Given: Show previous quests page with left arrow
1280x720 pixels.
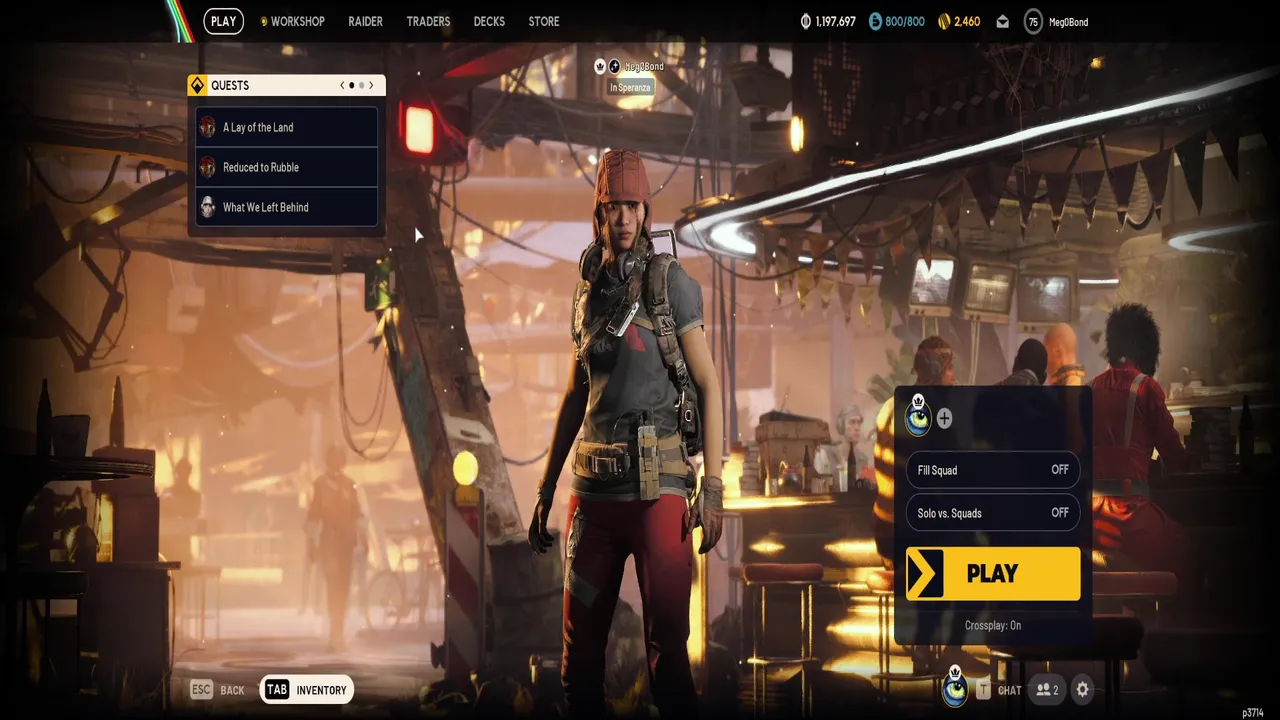Looking at the screenshot, I should (x=342, y=86).
